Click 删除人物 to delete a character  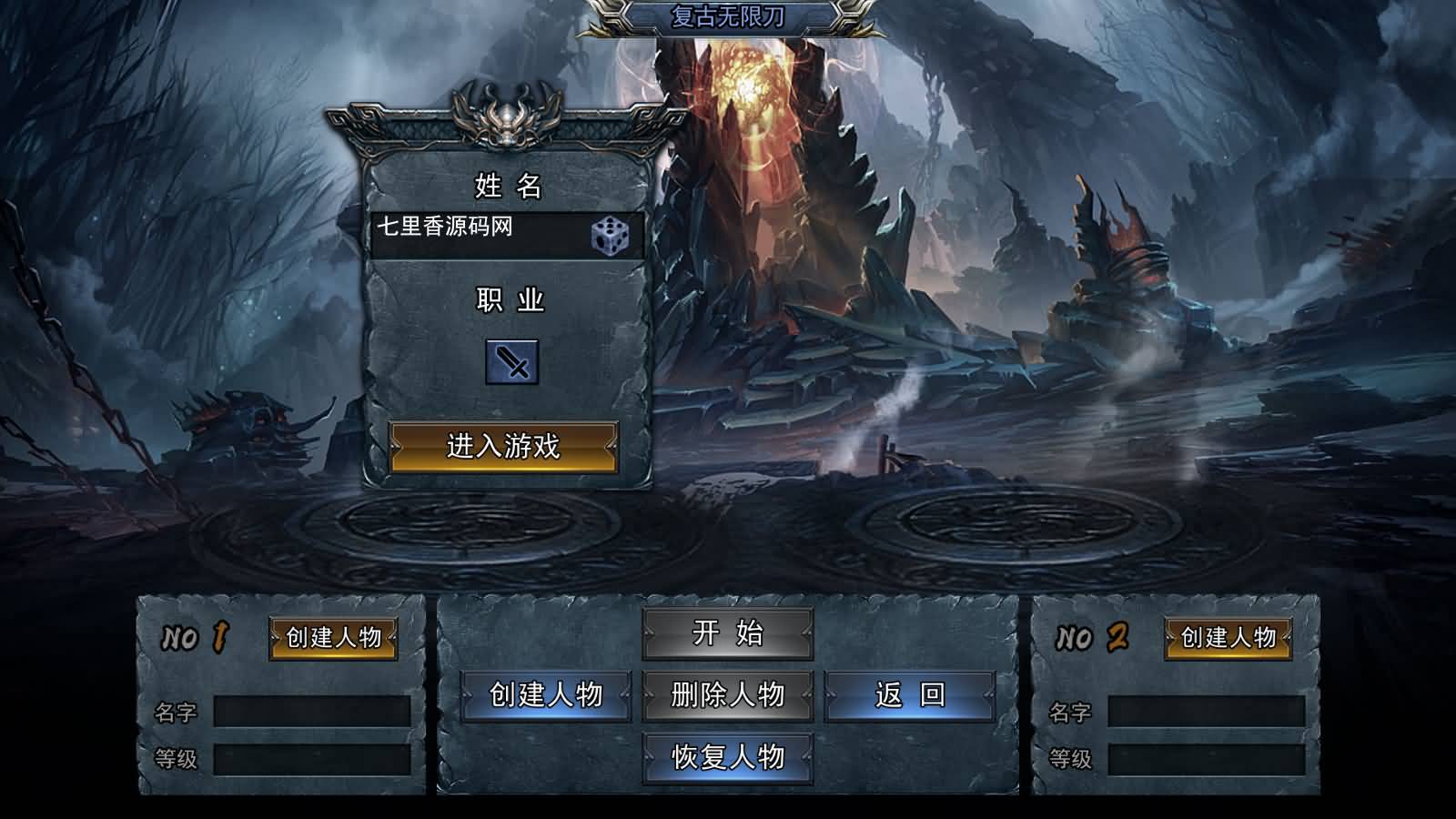(x=728, y=696)
